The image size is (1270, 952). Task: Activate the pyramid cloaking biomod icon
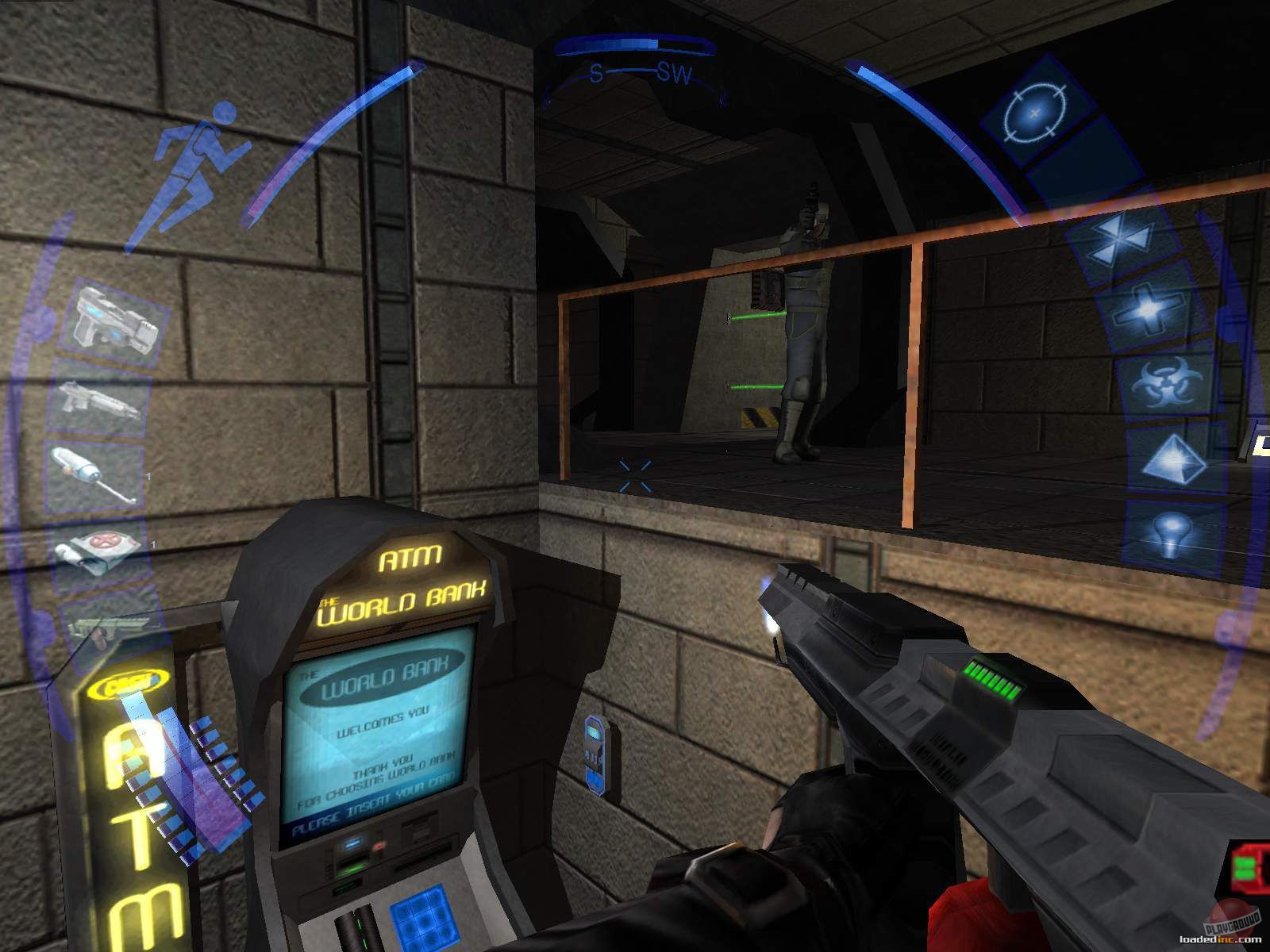point(1175,460)
